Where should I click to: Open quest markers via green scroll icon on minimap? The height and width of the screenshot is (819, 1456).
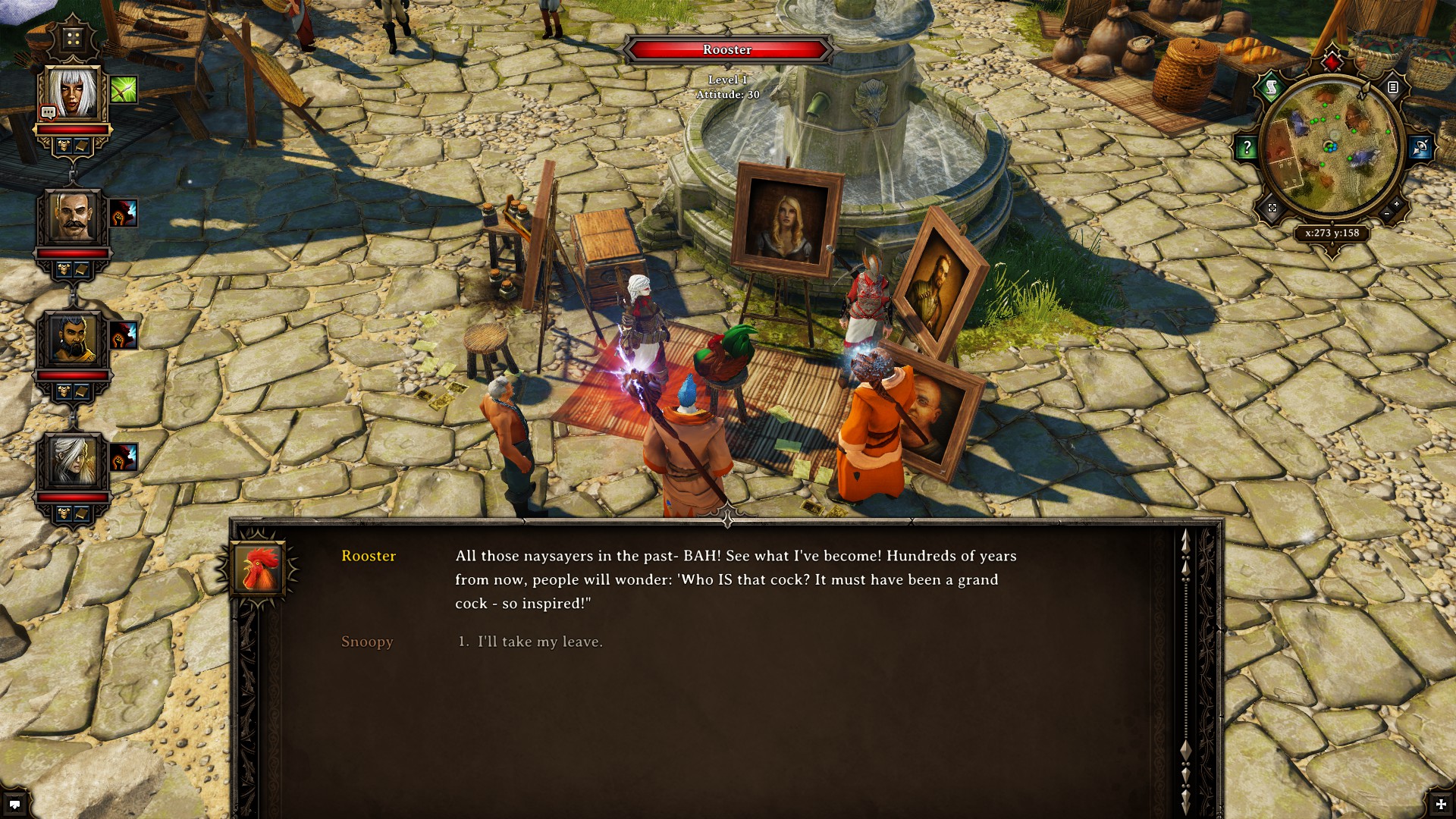tap(1271, 86)
